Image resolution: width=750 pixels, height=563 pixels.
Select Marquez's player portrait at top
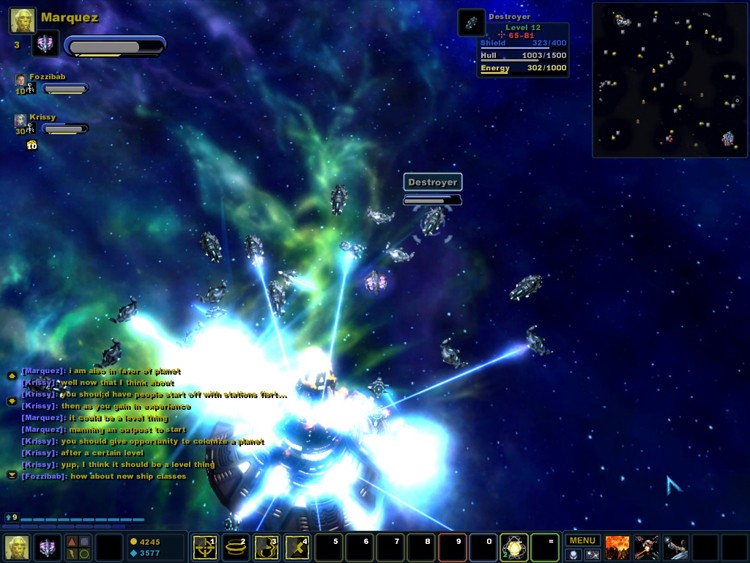pyautogui.click(x=23, y=19)
